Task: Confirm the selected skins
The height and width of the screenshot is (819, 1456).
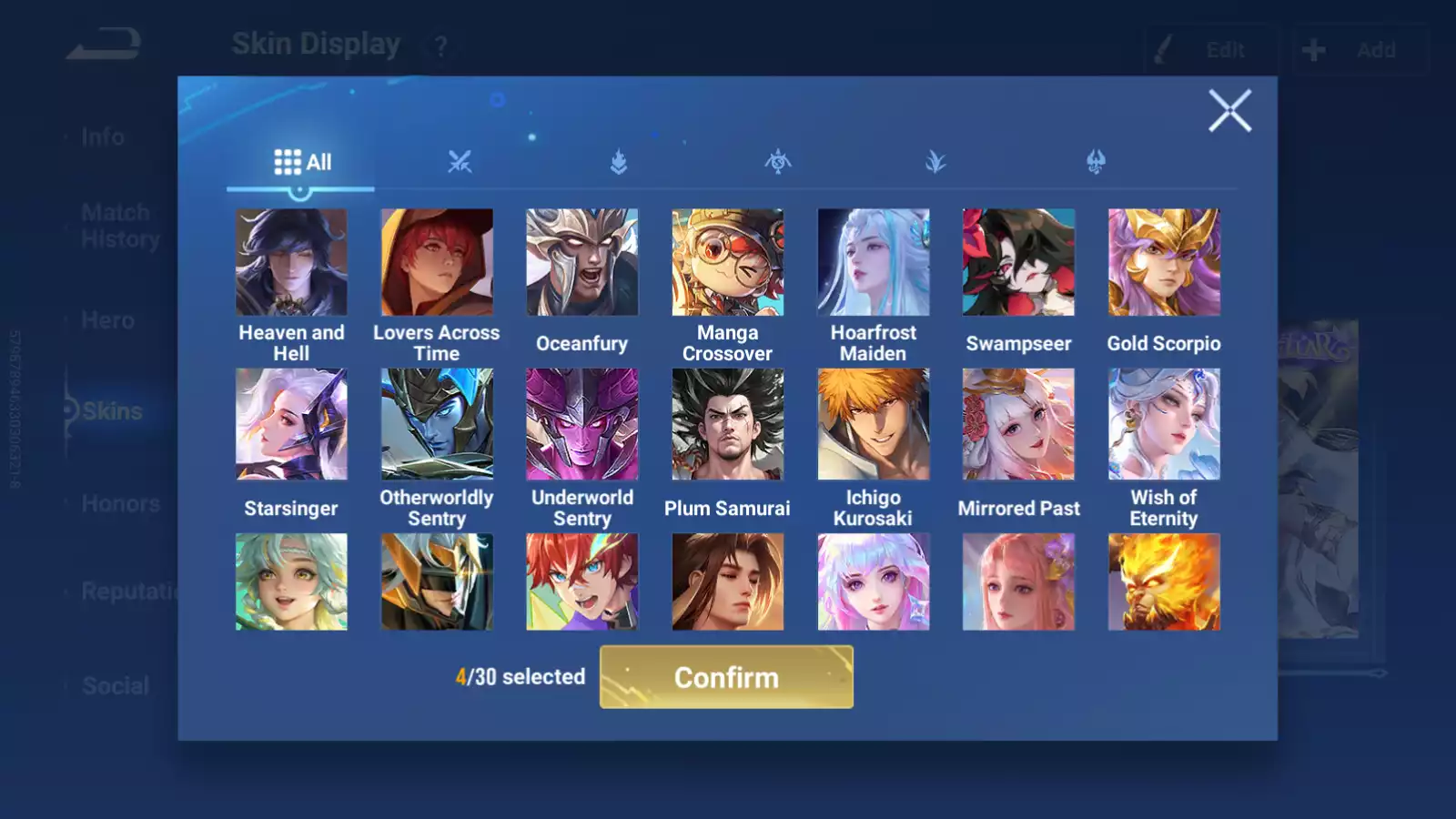Action: click(726, 677)
